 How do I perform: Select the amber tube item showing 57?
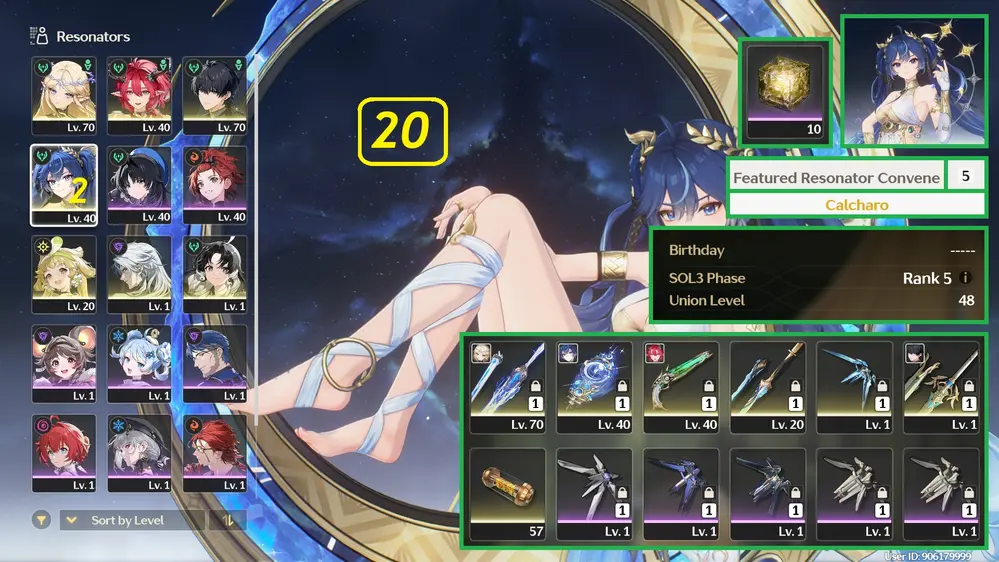click(507, 494)
